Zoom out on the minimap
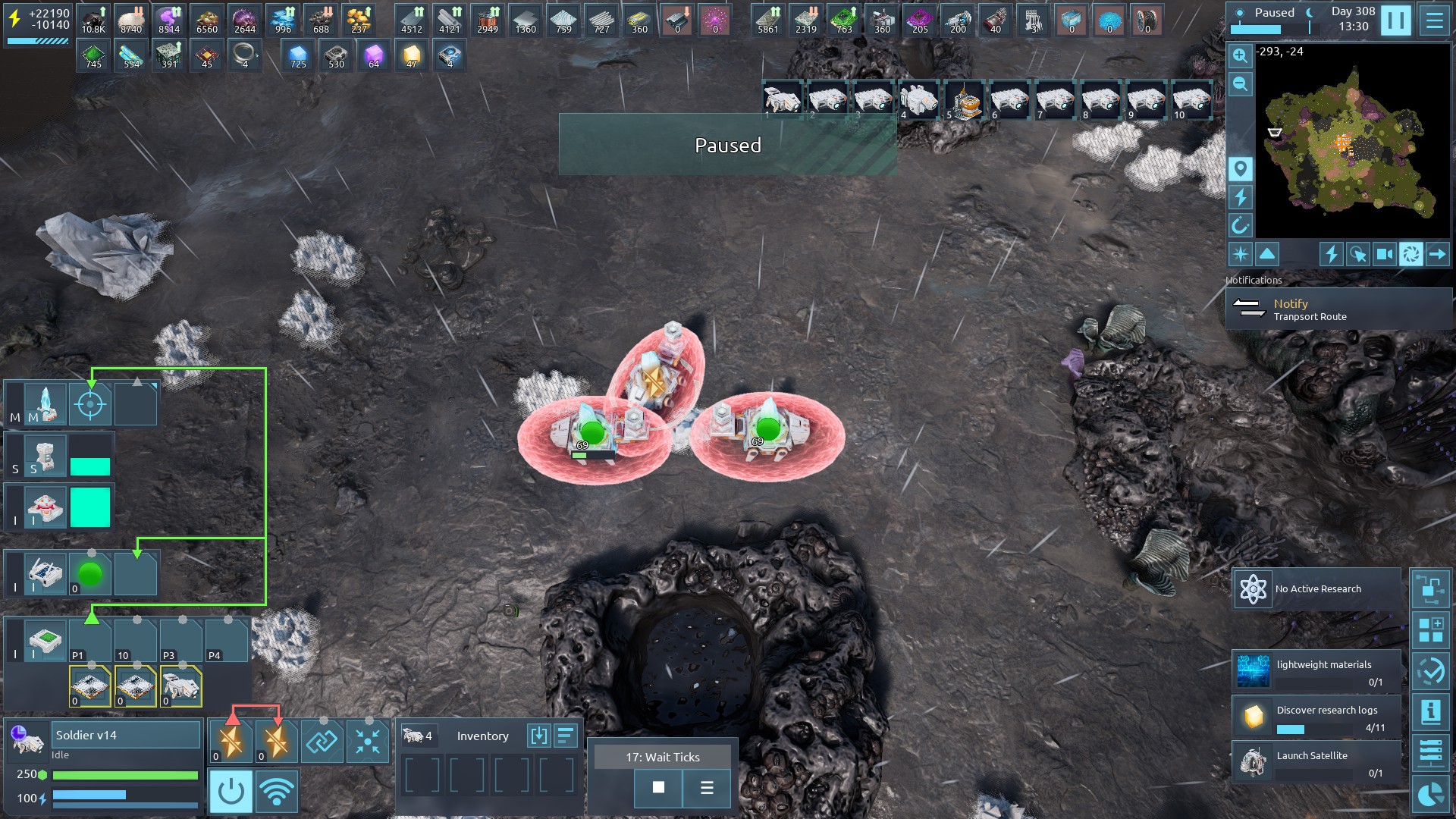This screenshot has height=819, width=1456. point(1240,83)
